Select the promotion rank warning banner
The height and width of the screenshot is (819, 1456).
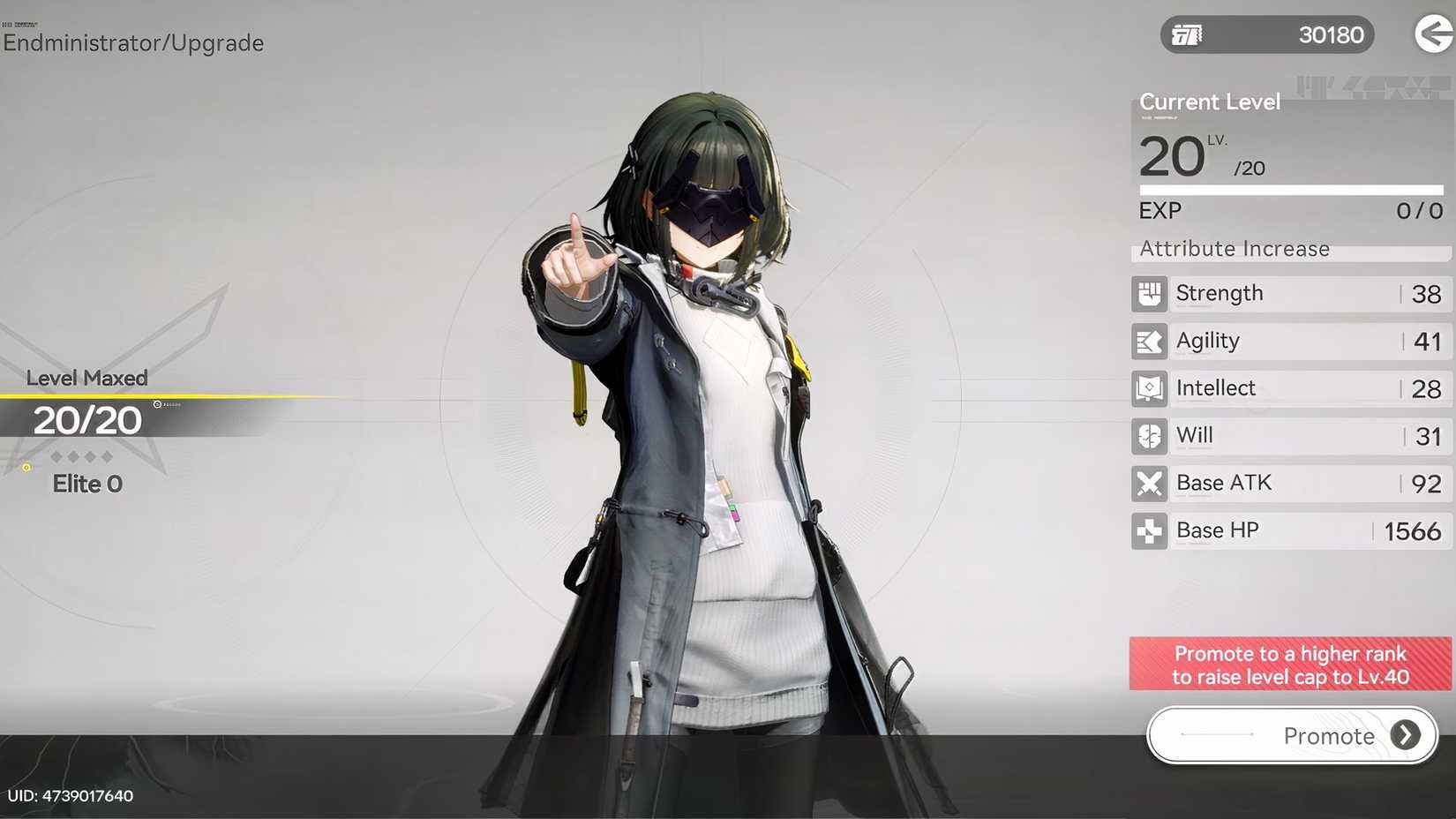pos(1289,665)
